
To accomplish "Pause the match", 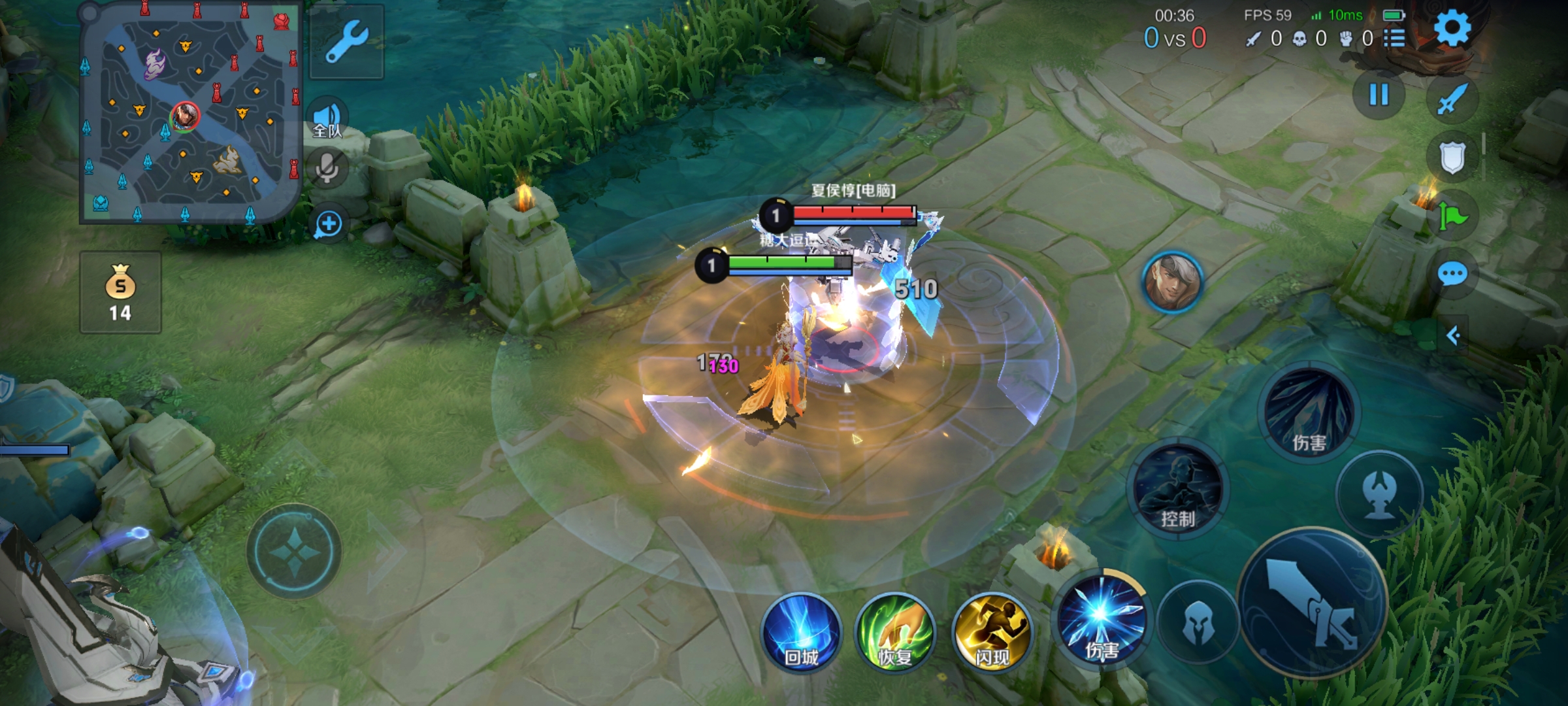I will 1379,95.
